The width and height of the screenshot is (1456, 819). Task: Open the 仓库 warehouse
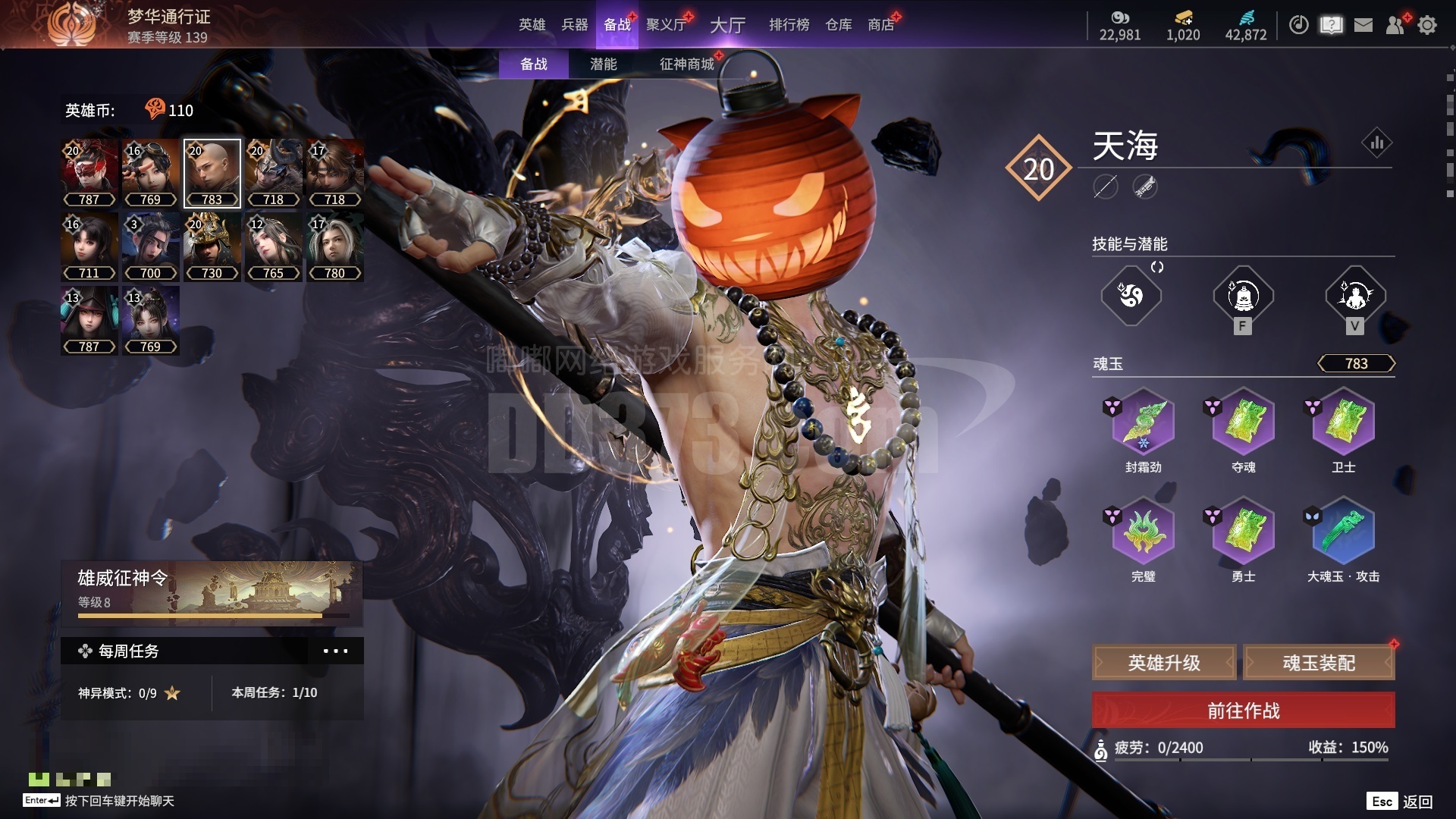[838, 25]
